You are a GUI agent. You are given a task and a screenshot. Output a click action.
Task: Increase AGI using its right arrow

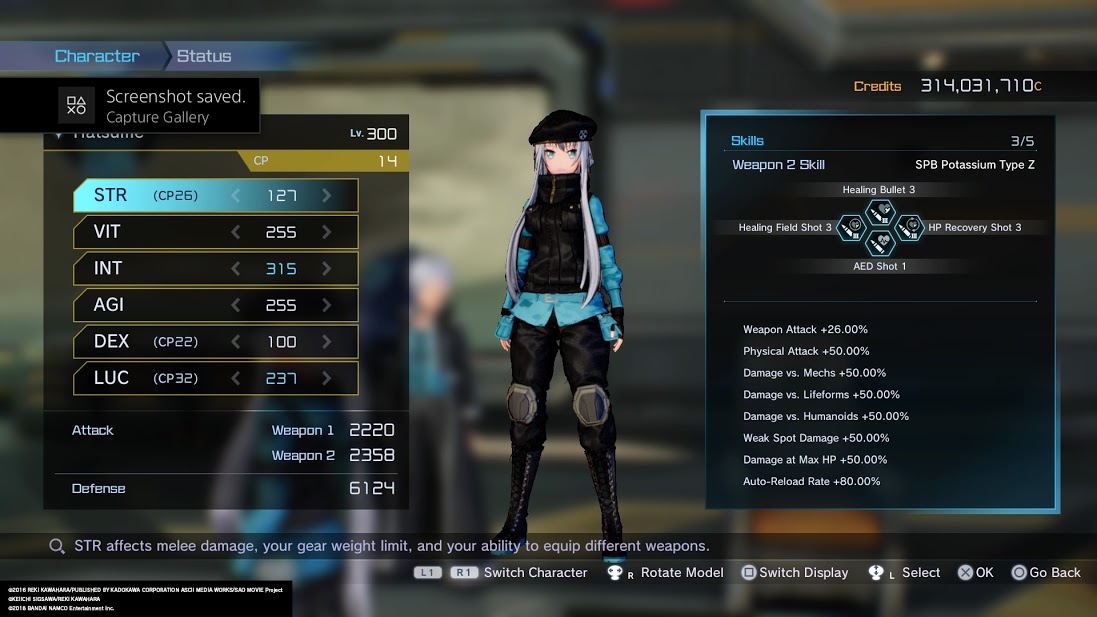327,305
